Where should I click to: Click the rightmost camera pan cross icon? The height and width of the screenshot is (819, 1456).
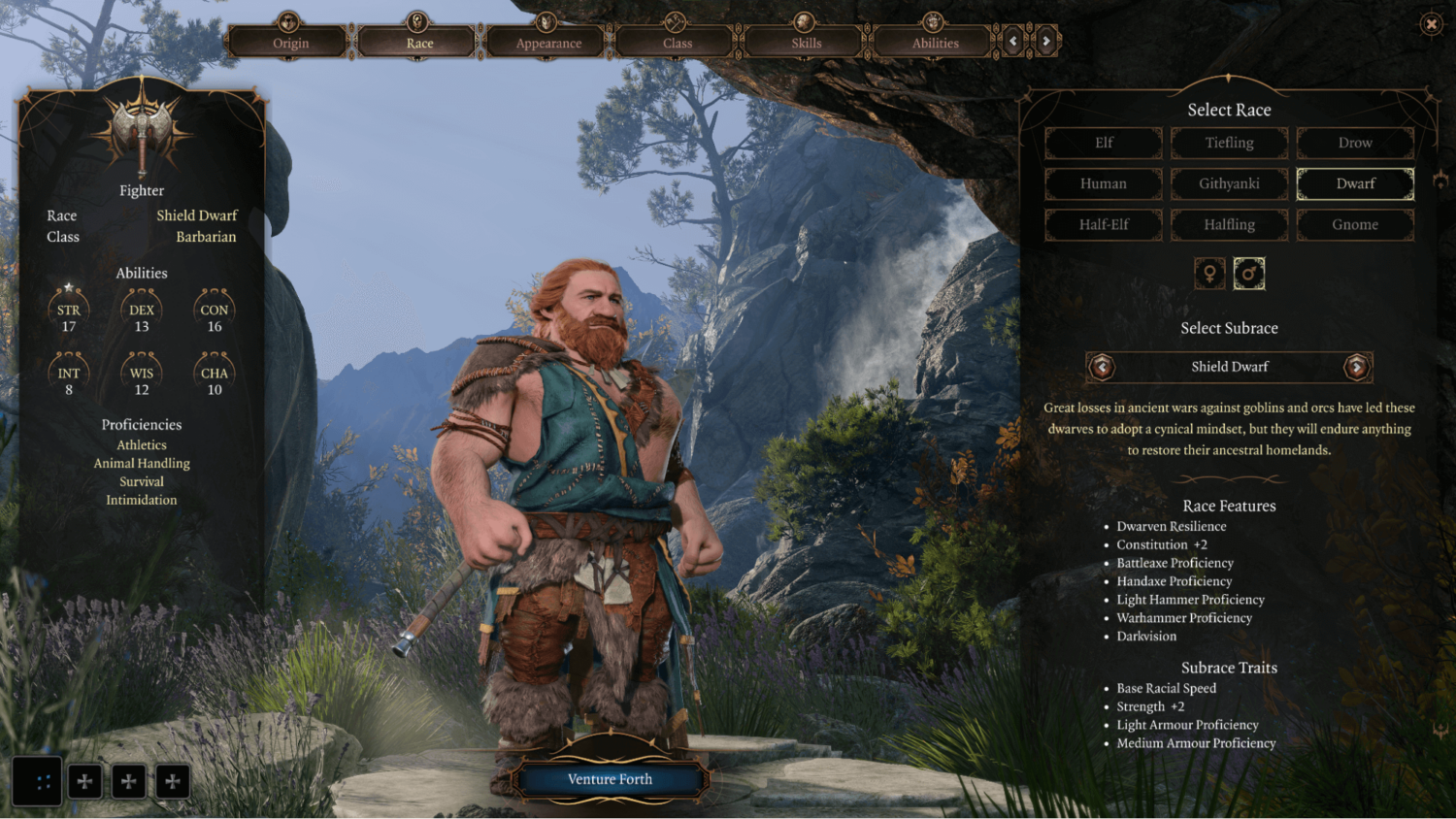[173, 780]
